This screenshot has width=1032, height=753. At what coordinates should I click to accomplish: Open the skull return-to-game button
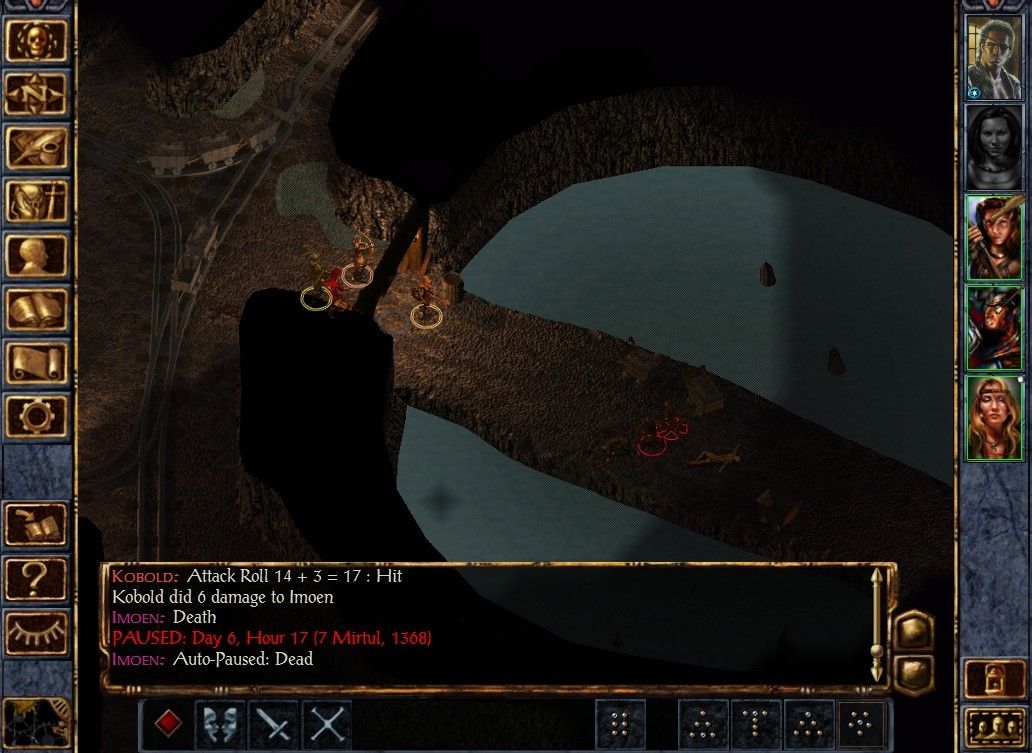pos(38,39)
